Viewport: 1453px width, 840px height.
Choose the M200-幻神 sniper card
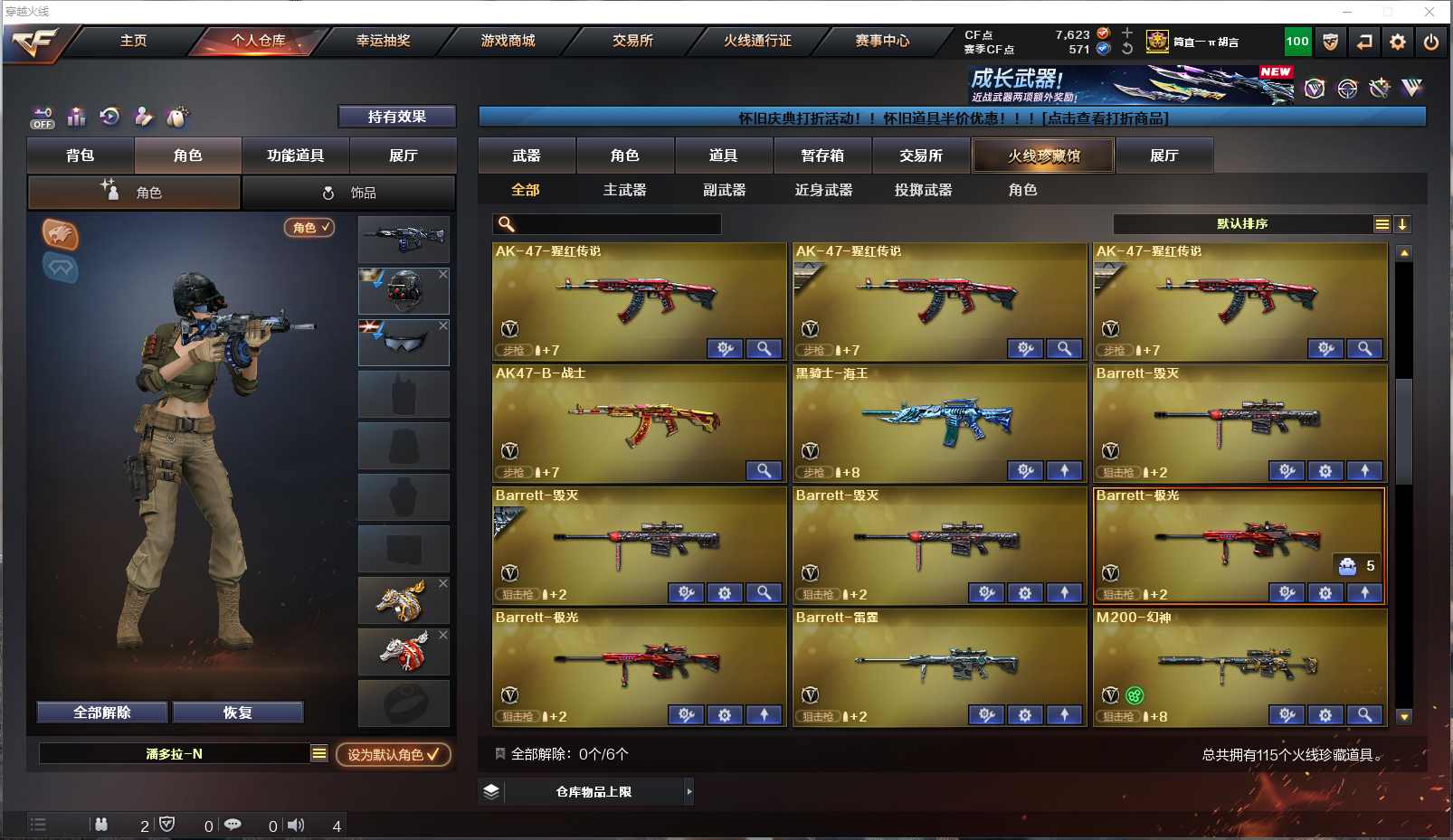[1239, 667]
